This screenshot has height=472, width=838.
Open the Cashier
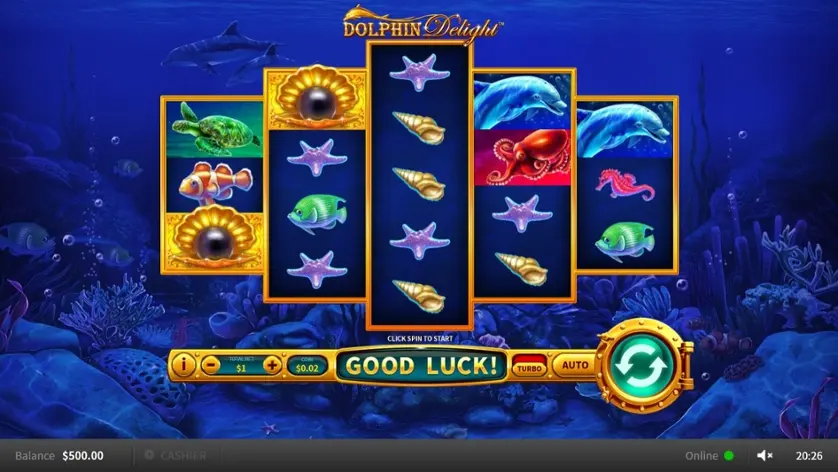[x=177, y=455]
